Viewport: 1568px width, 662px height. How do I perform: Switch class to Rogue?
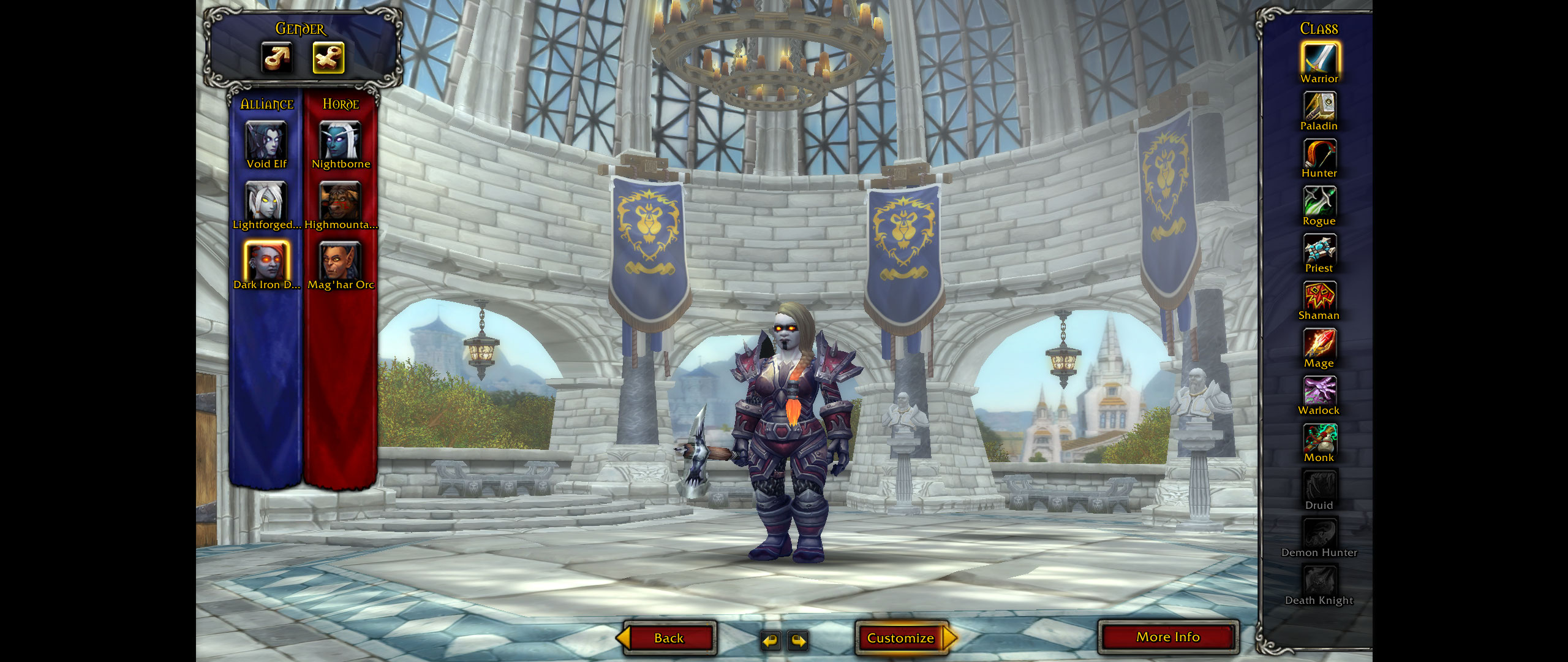pyautogui.click(x=1319, y=201)
